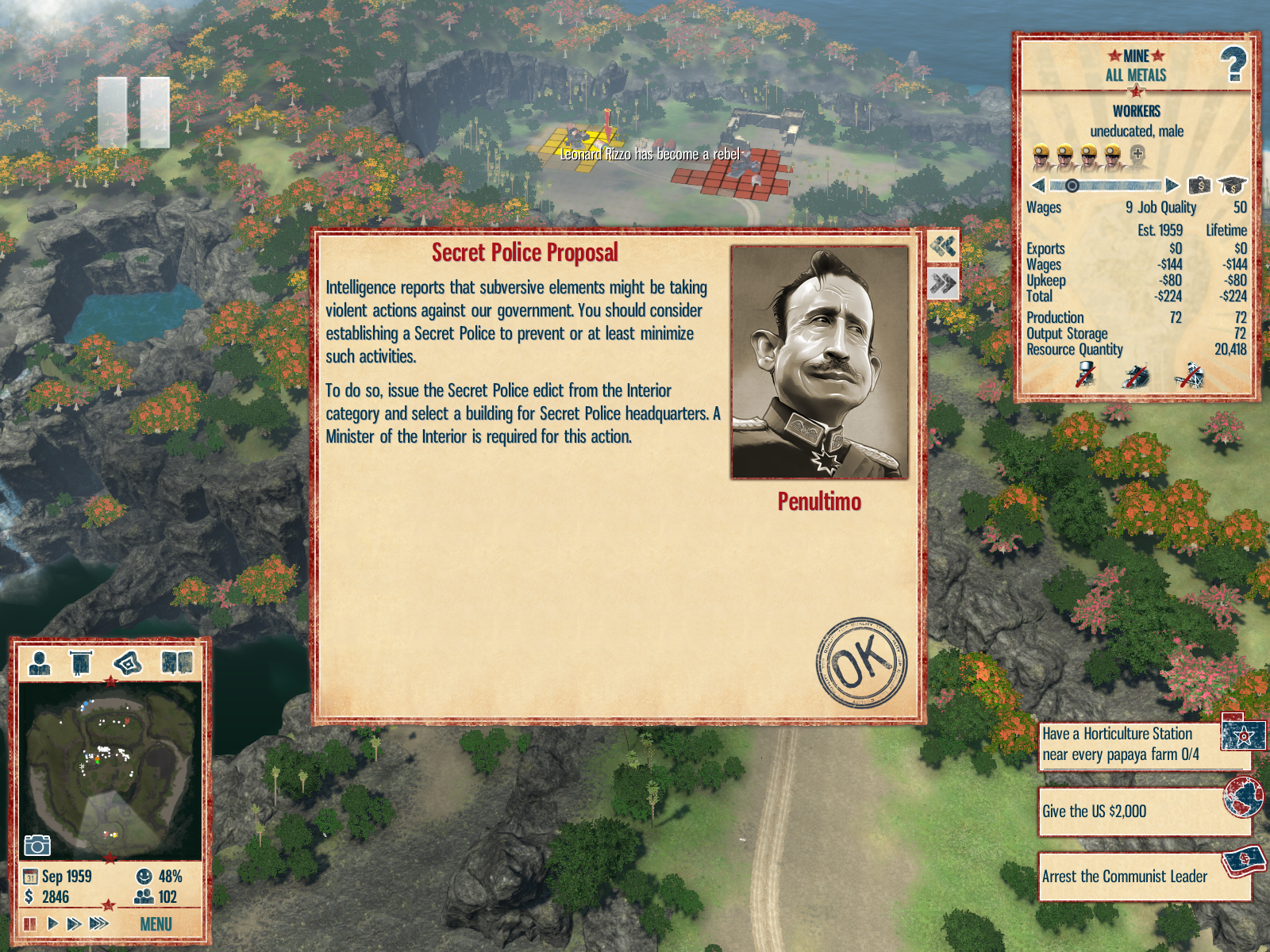Decrease mine wages with the left arrow
Viewport: 1270px width, 952px height.
coord(1037,186)
